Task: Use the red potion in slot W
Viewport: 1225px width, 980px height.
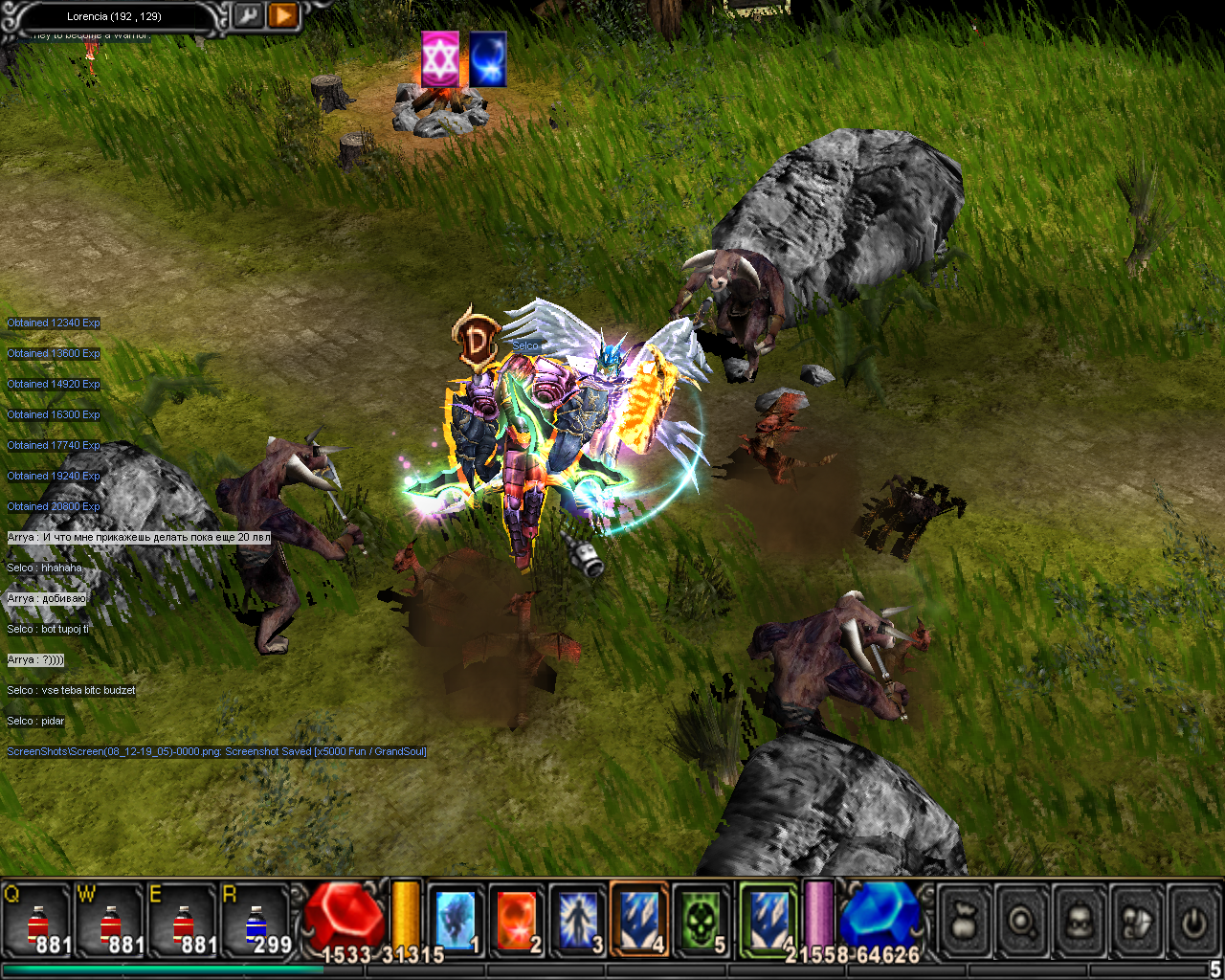Action: (110, 922)
